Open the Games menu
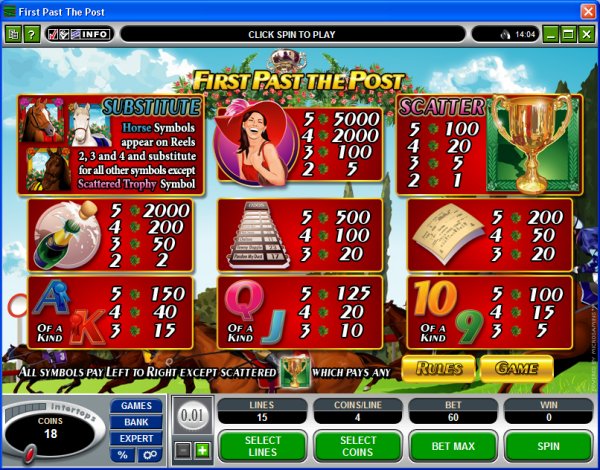 [136, 406]
